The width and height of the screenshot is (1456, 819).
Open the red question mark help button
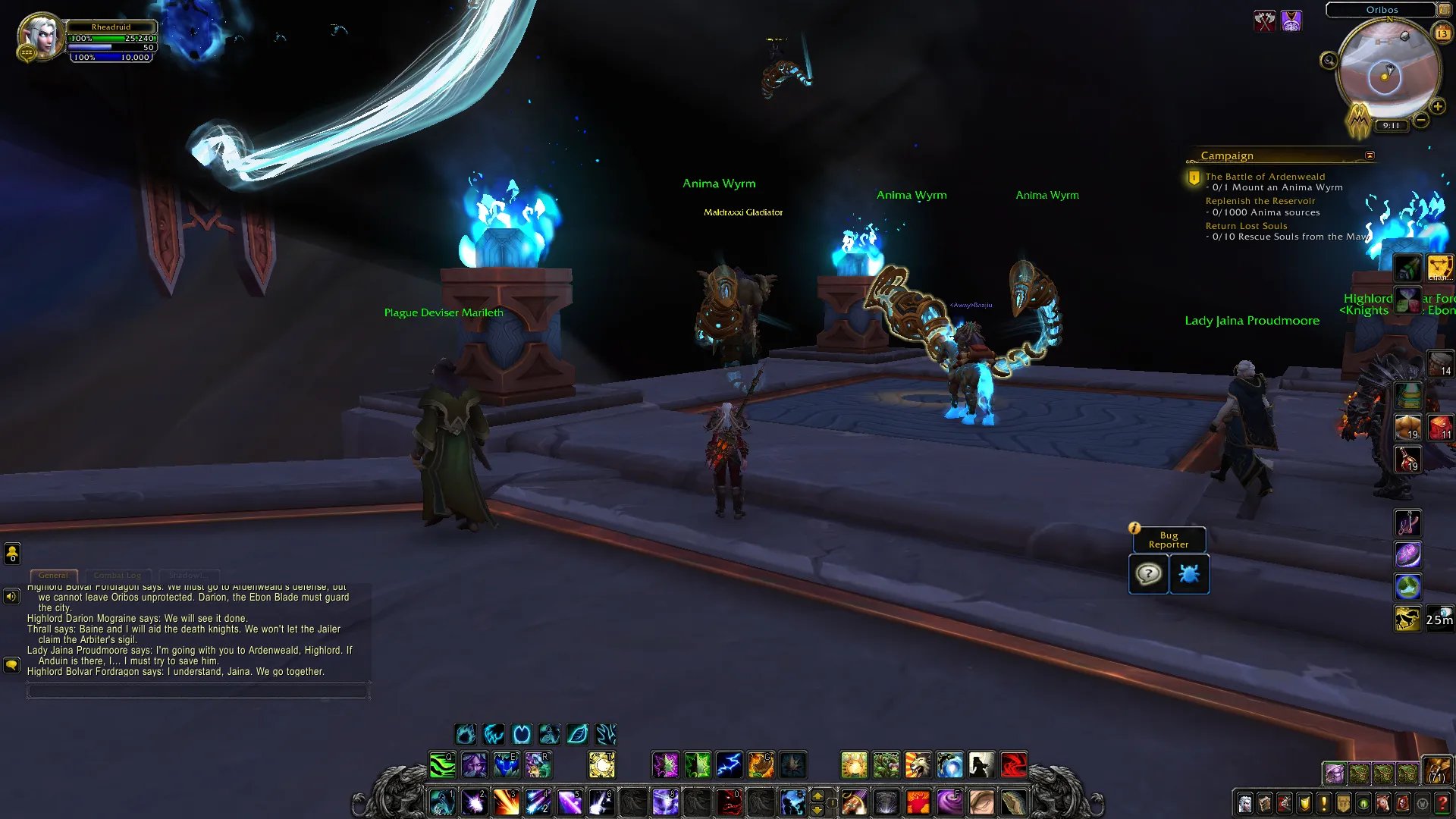point(1442,803)
